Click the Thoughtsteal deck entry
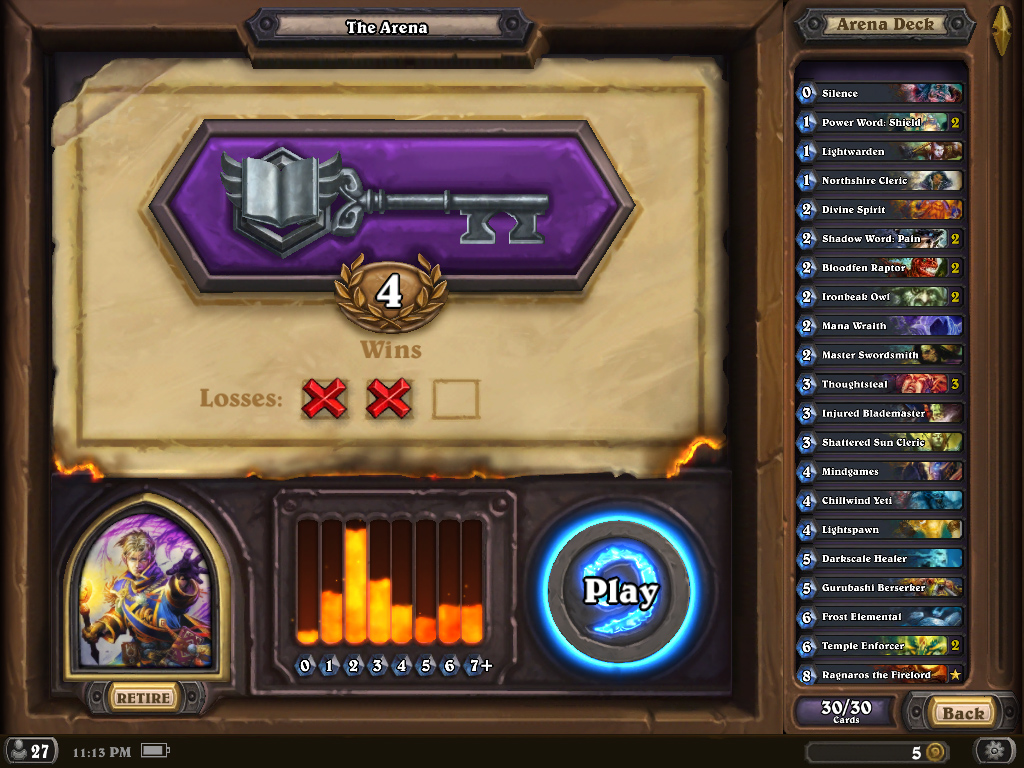The image size is (1024, 768). coord(880,384)
